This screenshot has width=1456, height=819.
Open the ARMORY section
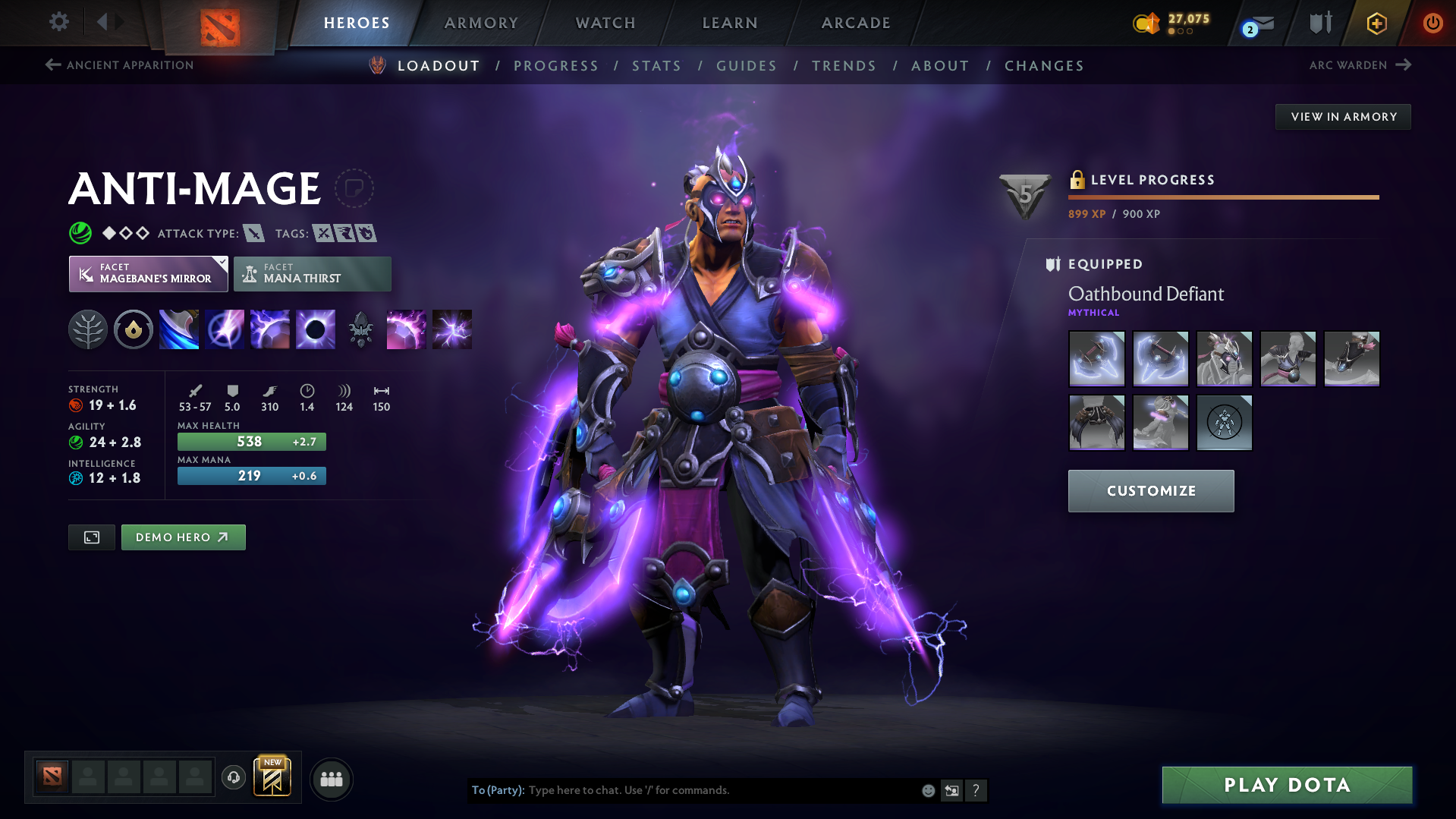[481, 23]
